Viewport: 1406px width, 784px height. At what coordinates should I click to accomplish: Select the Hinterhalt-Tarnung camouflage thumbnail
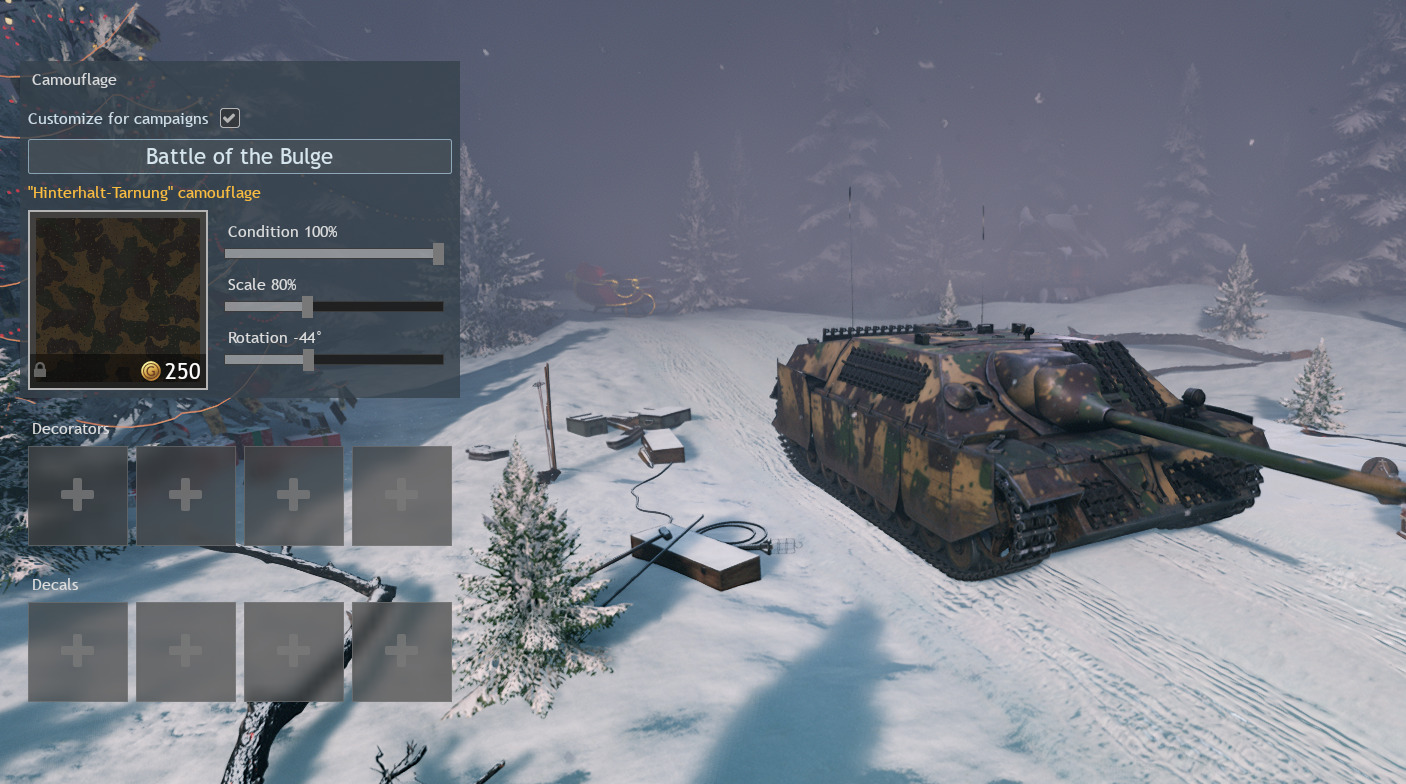point(118,300)
